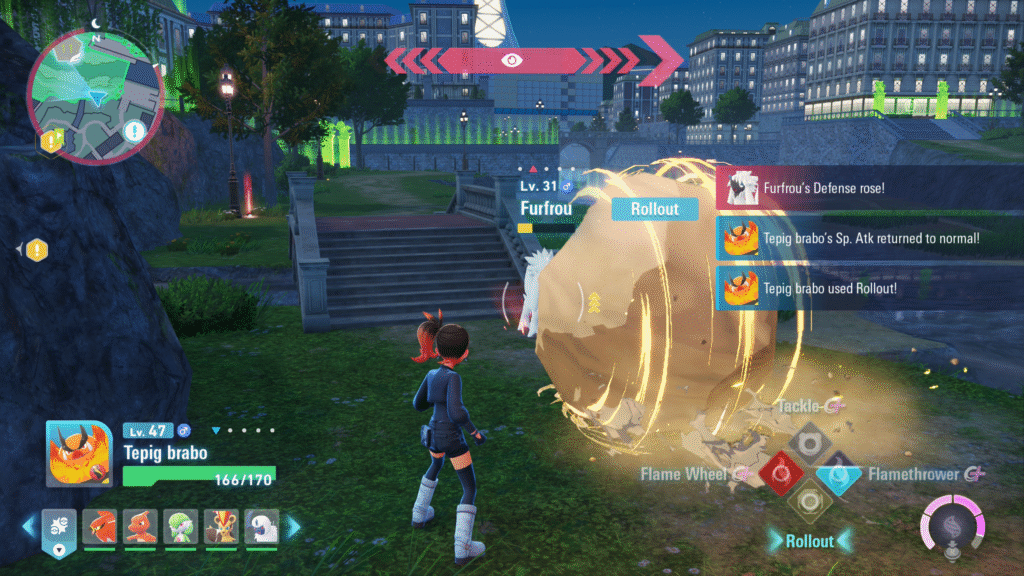Click the party bar's left arrow
The image size is (1024, 576).
pos(29,524)
